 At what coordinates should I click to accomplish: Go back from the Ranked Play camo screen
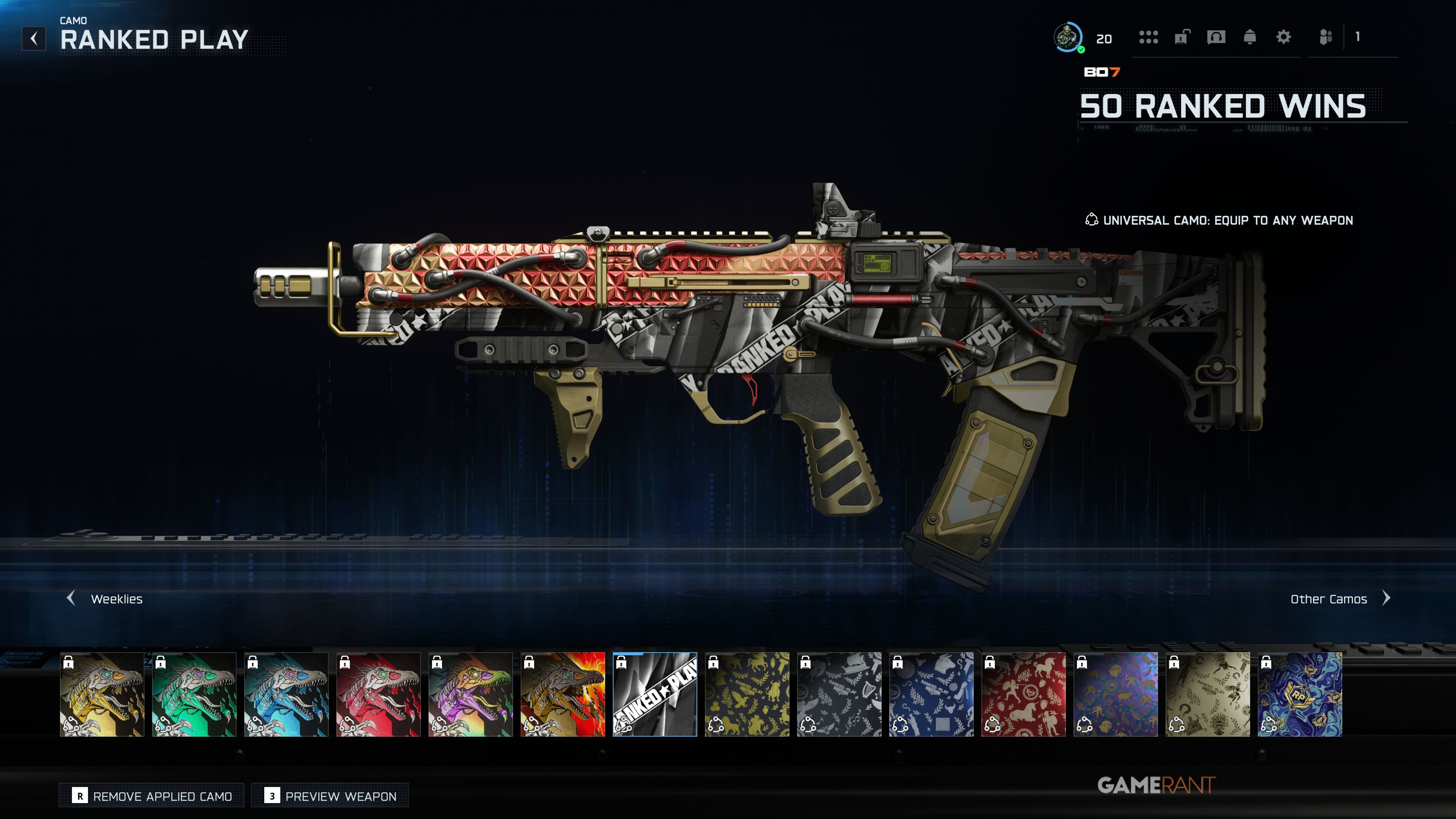[x=34, y=38]
